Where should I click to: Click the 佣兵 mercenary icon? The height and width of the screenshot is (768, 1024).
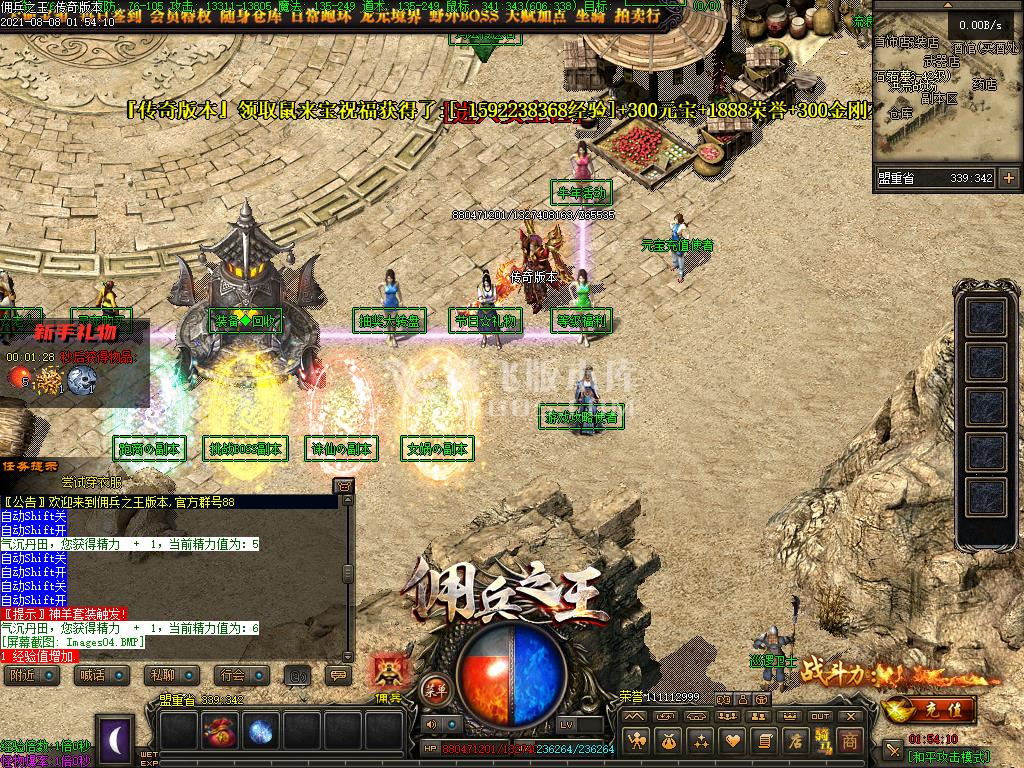tap(387, 673)
